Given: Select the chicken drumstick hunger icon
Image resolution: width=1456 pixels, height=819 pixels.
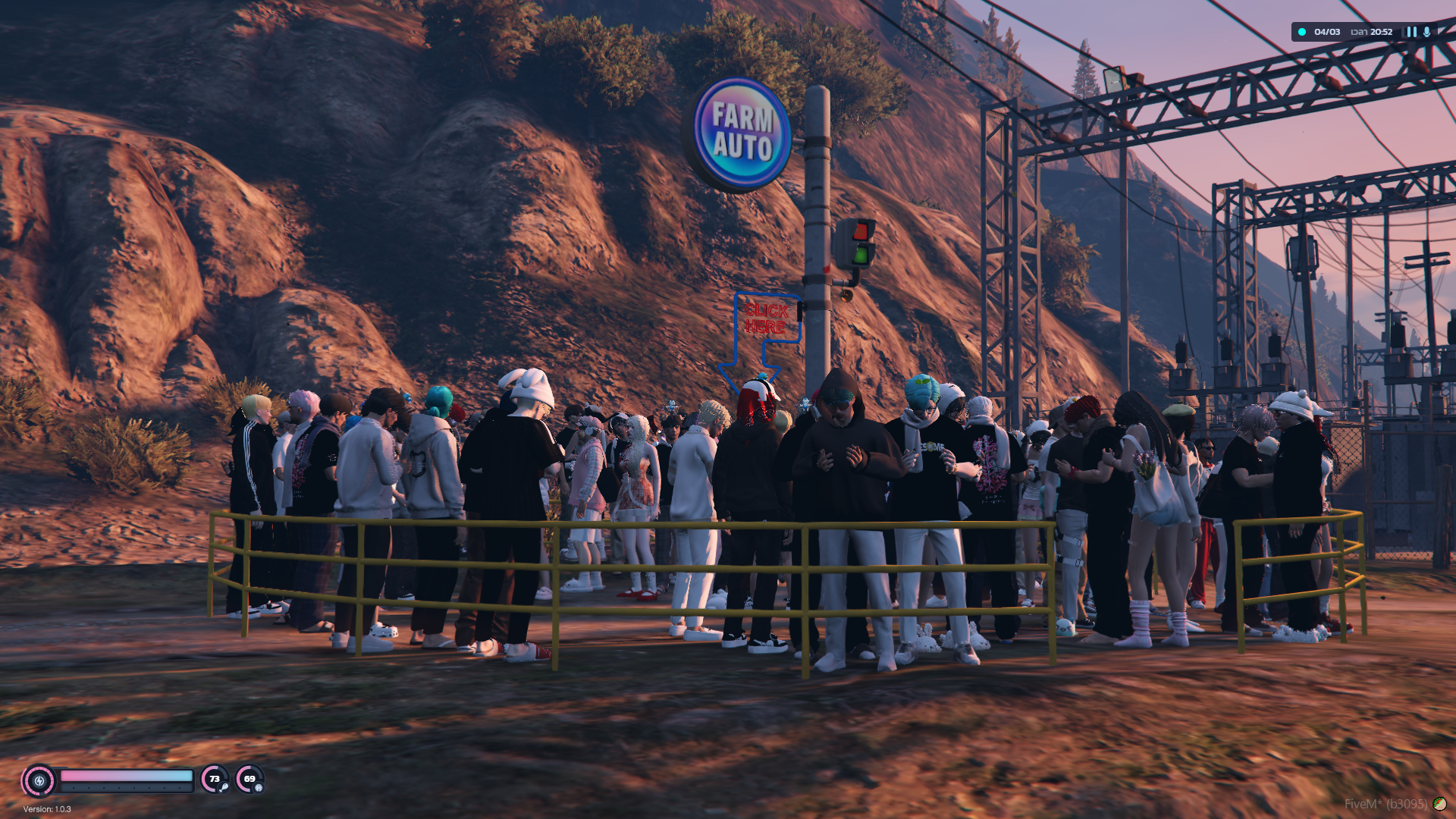Looking at the screenshot, I should (x=224, y=787).
